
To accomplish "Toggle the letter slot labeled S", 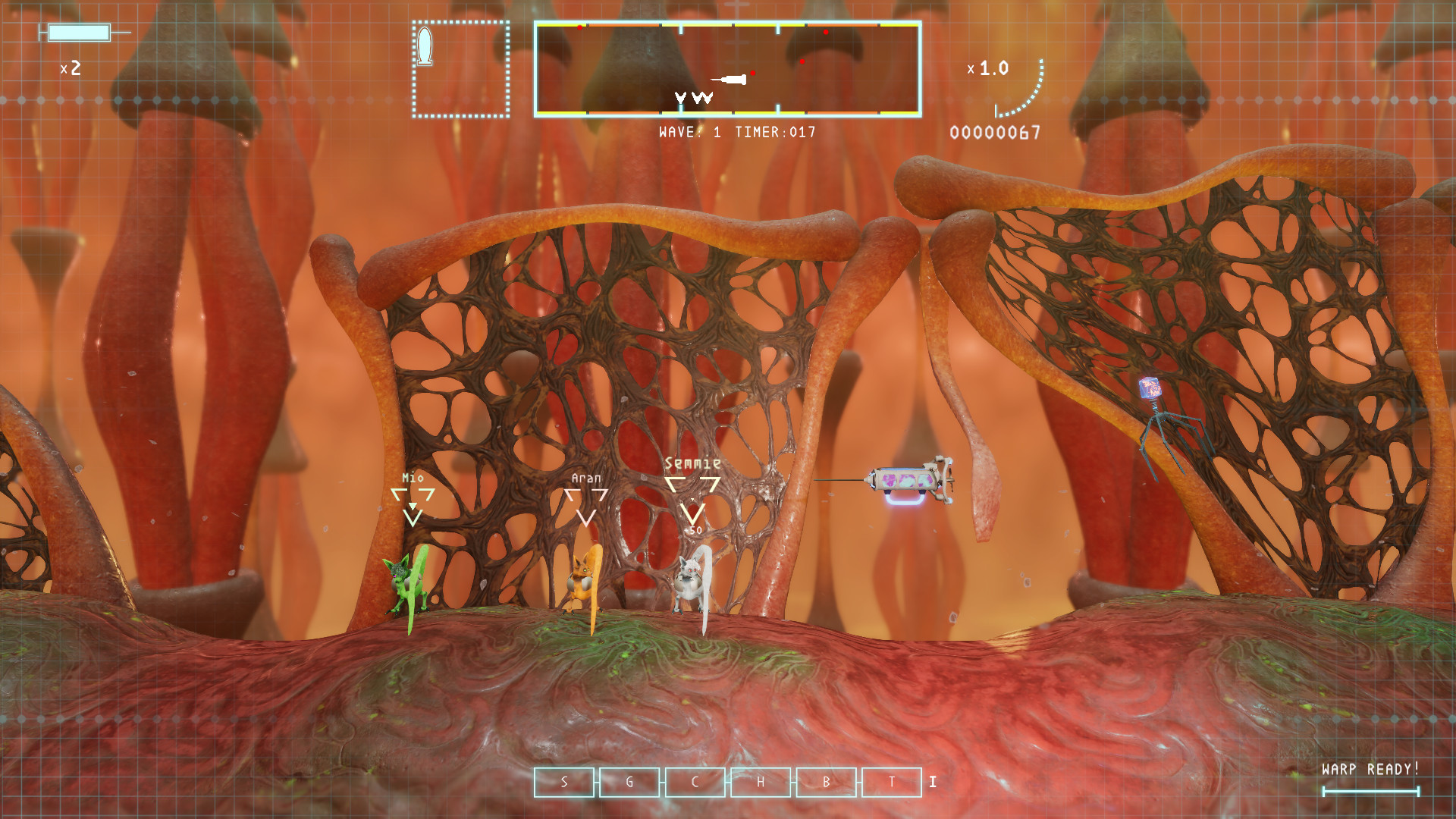I will coord(564,783).
